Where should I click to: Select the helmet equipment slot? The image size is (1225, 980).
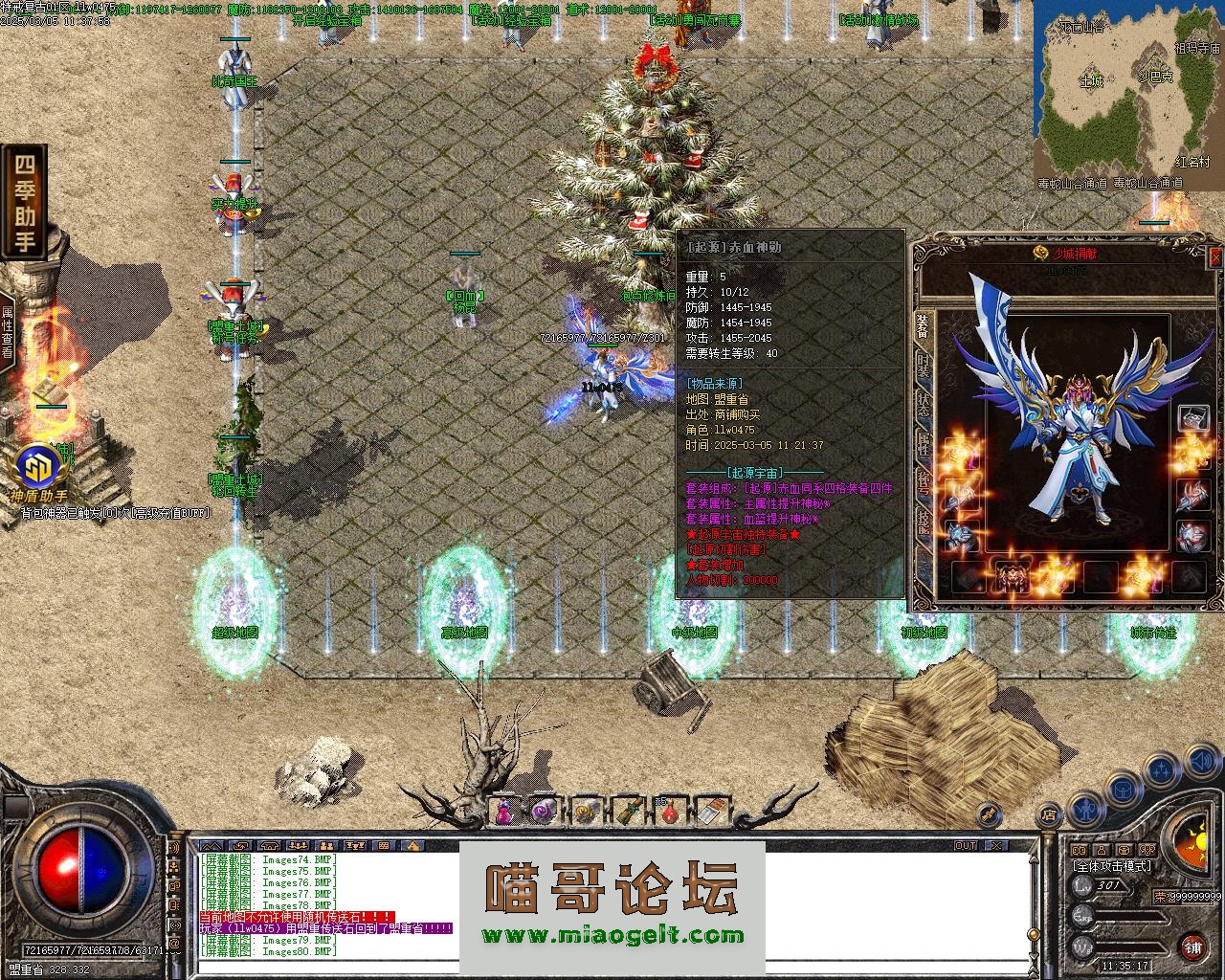1192,418
